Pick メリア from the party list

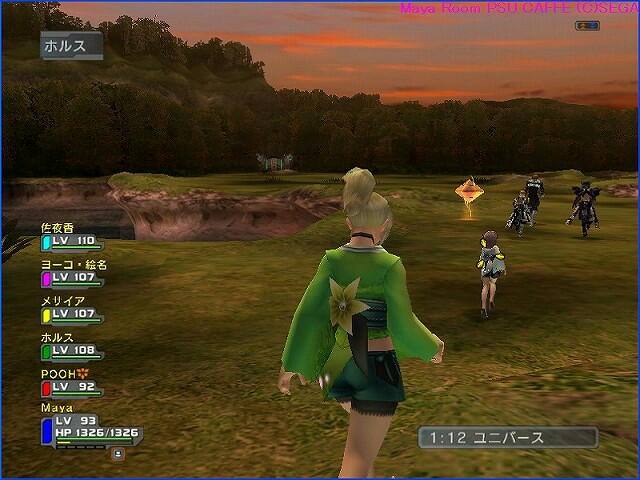(x=72, y=308)
